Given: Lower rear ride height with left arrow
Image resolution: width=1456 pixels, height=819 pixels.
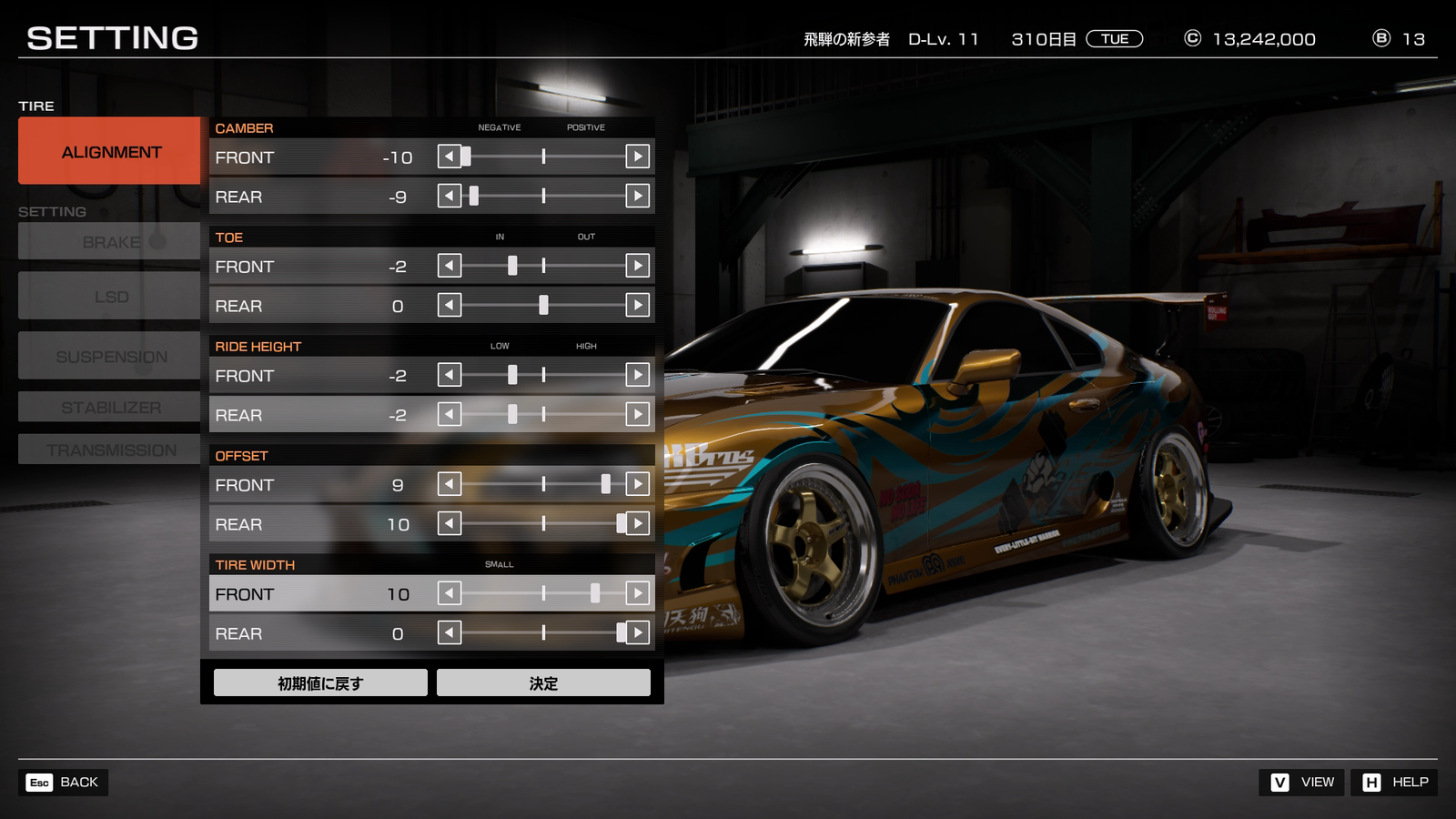Looking at the screenshot, I should 450,414.
